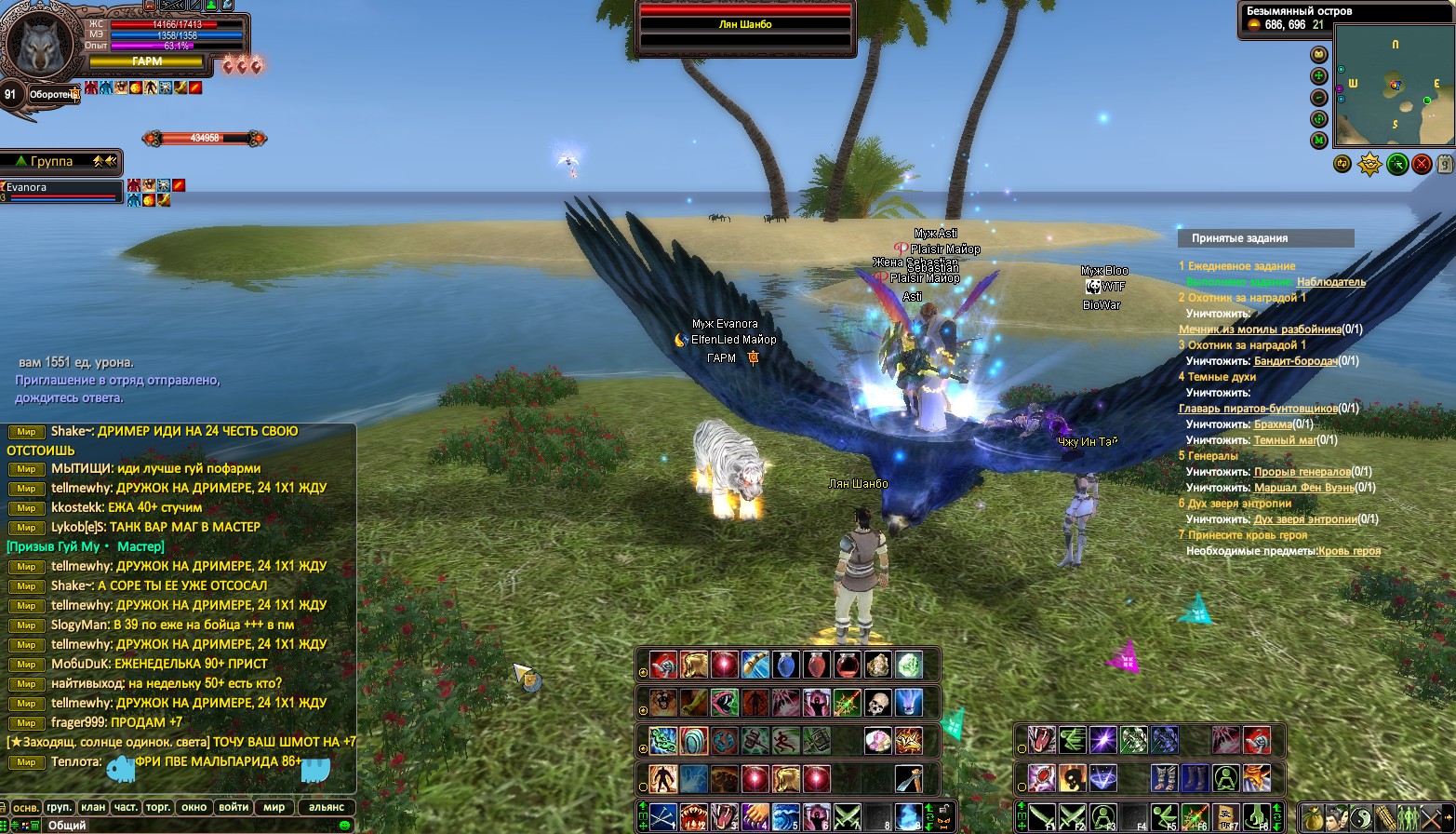1456x834 pixels.
Task: Open the world map with the M button
Action: (1319, 141)
